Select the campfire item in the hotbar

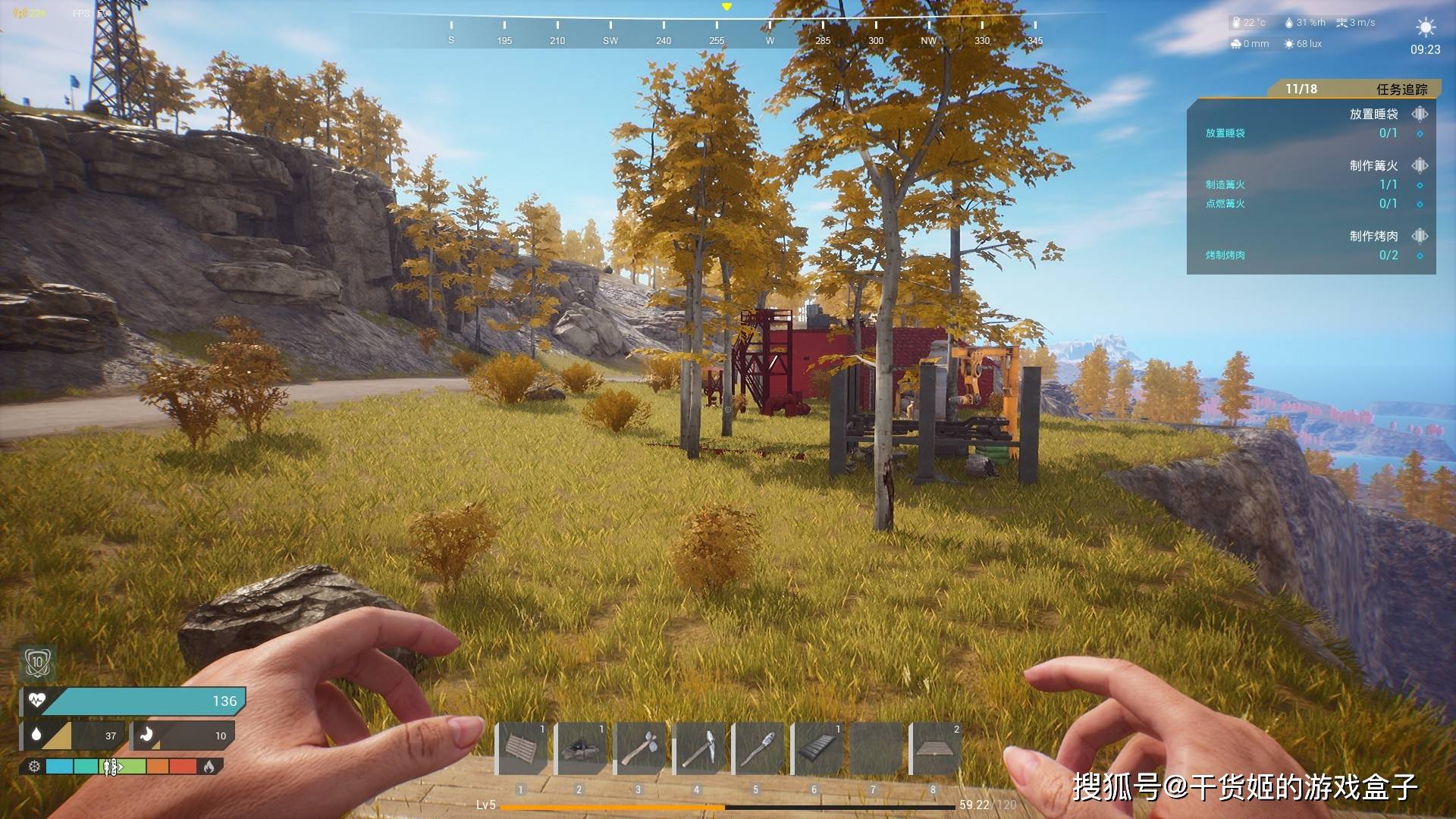coord(582,748)
